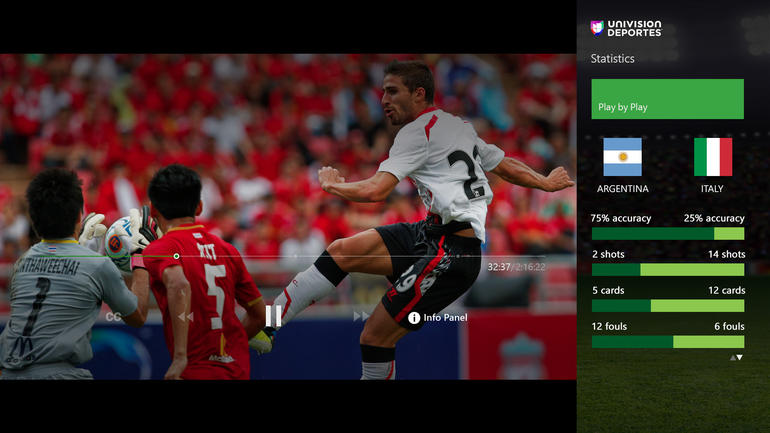The image size is (770, 433).
Task: Toggle closed captions with the CC button
Action: point(114,317)
